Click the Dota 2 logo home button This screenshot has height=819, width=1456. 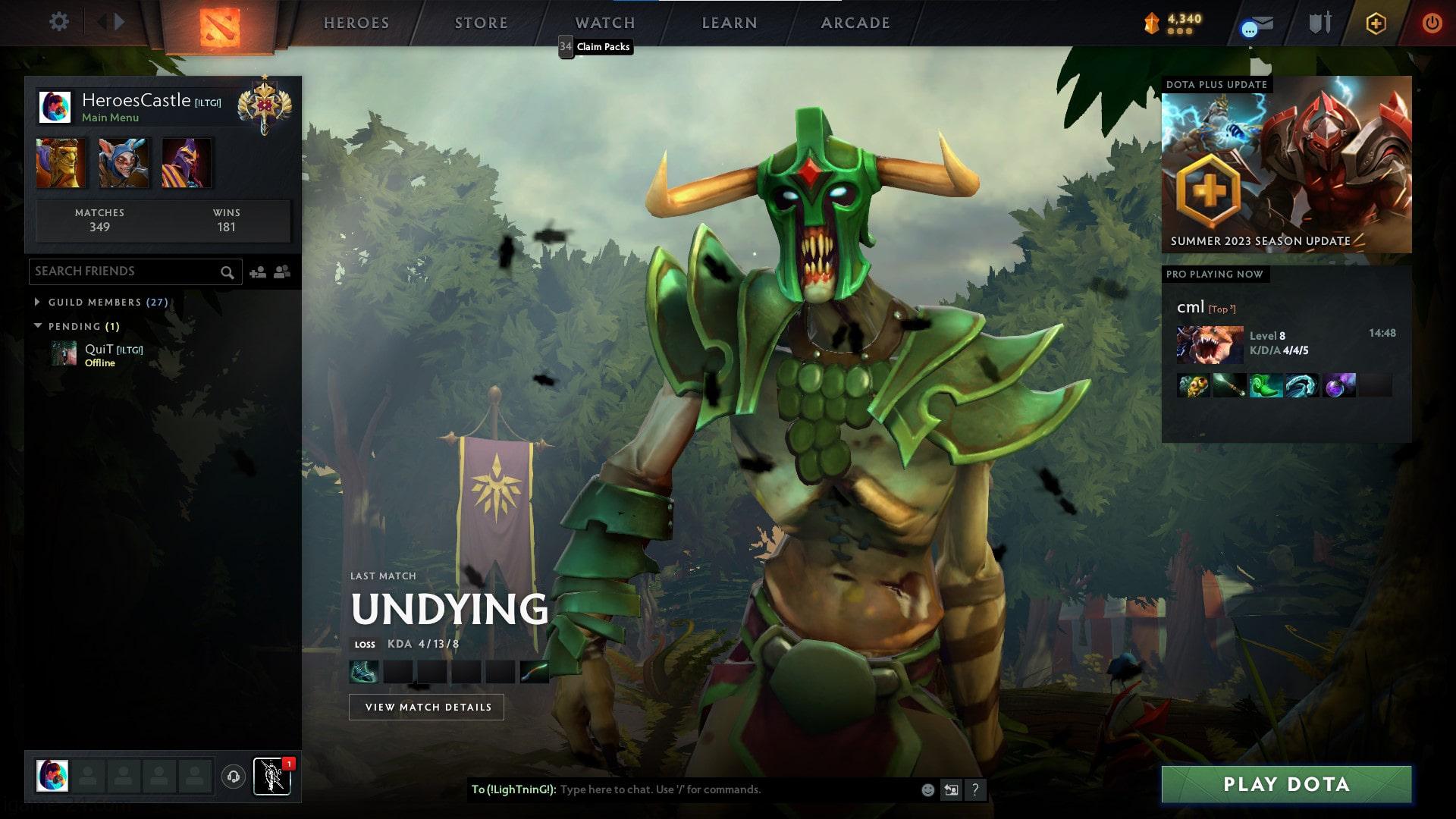pyautogui.click(x=220, y=27)
